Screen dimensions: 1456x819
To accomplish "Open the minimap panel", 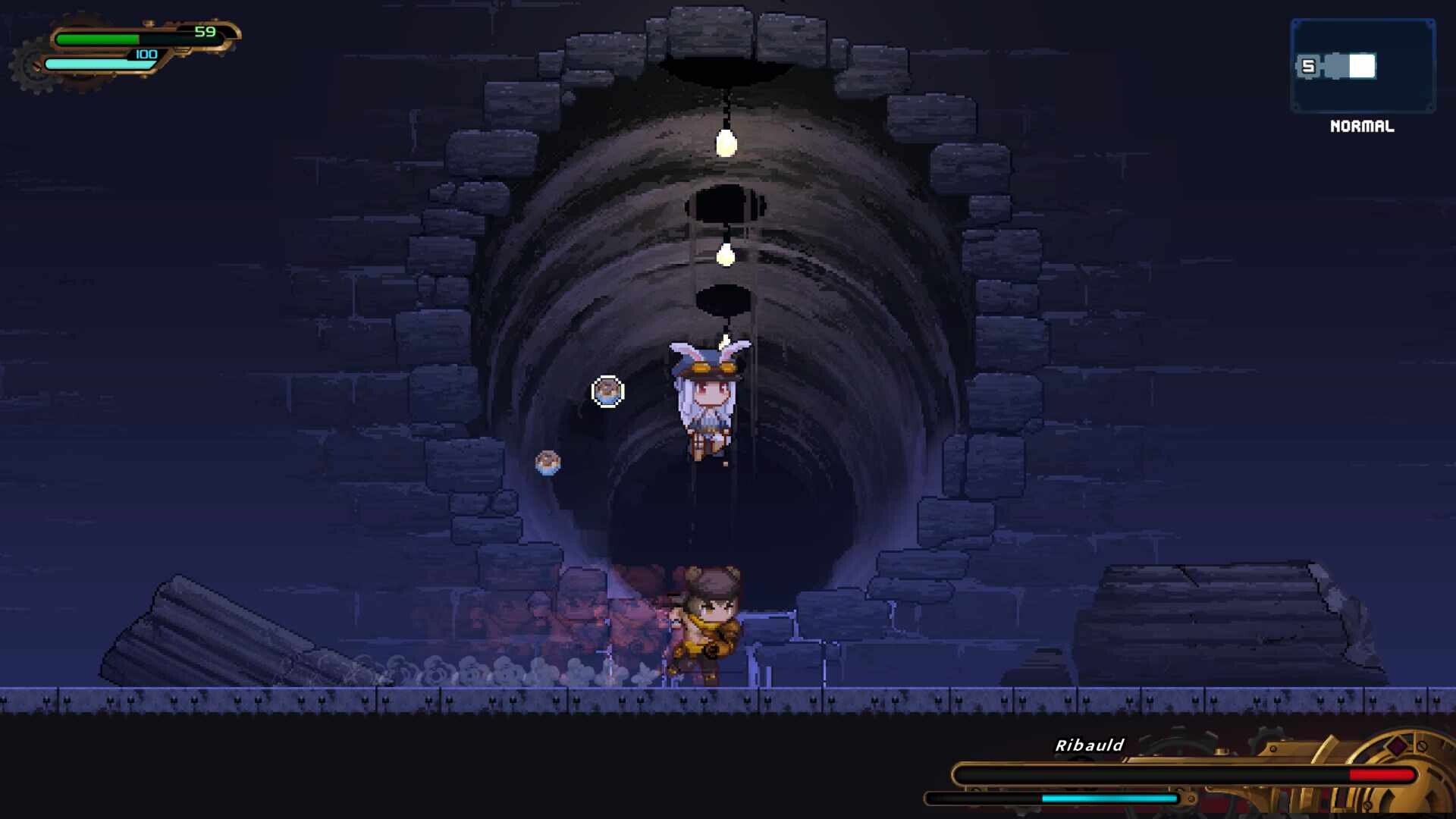I will point(1362,67).
